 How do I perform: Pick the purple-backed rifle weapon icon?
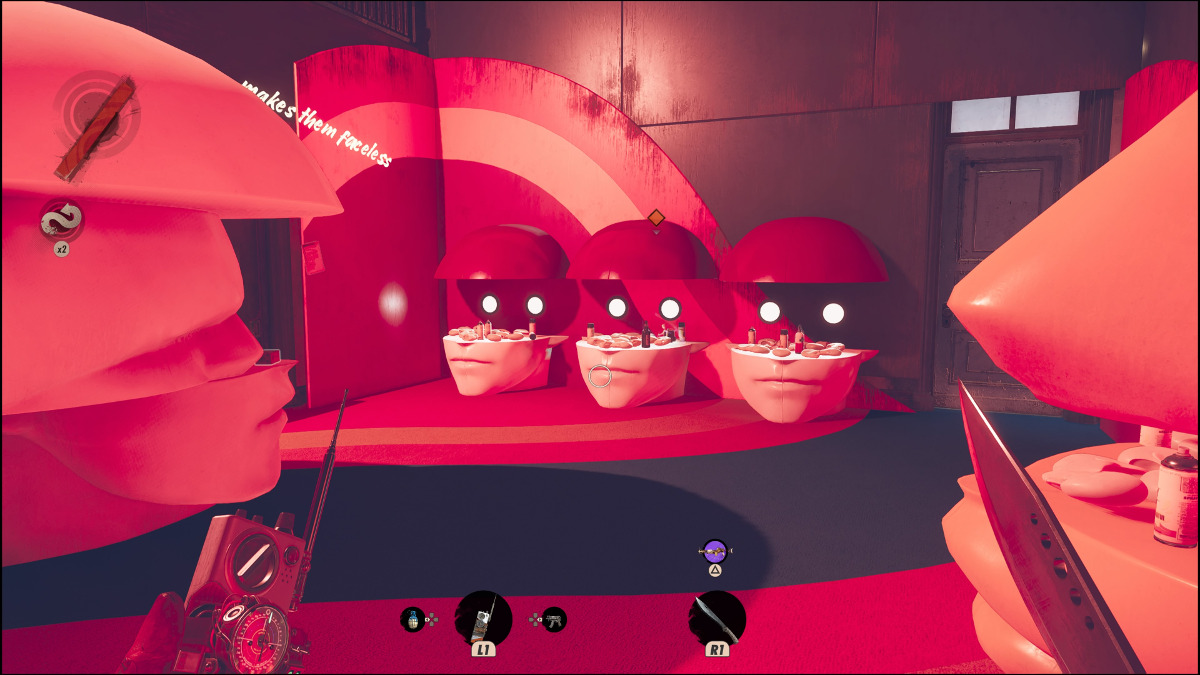(715, 550)
